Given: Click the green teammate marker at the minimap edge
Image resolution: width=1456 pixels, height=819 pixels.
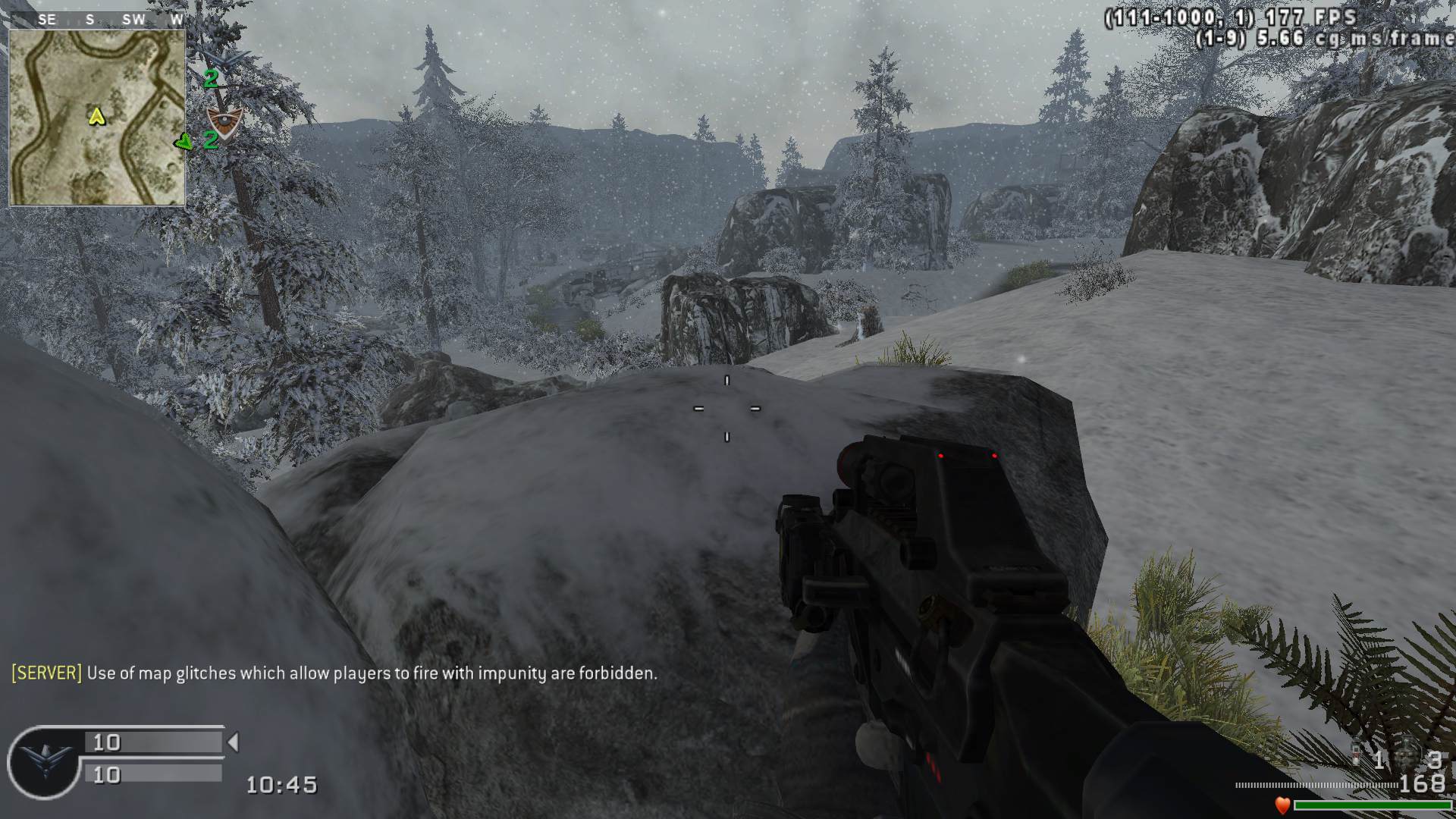Looking at the screenshot, I should (x=183, y=142).
